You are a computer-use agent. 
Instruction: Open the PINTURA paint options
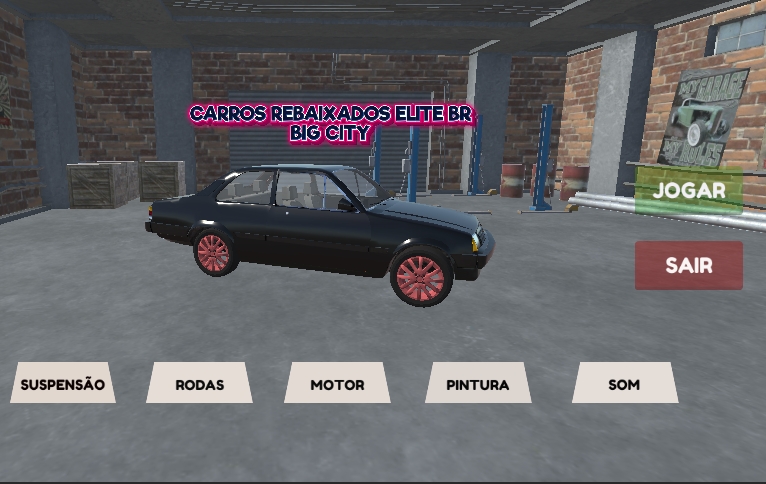coord(478,384)
